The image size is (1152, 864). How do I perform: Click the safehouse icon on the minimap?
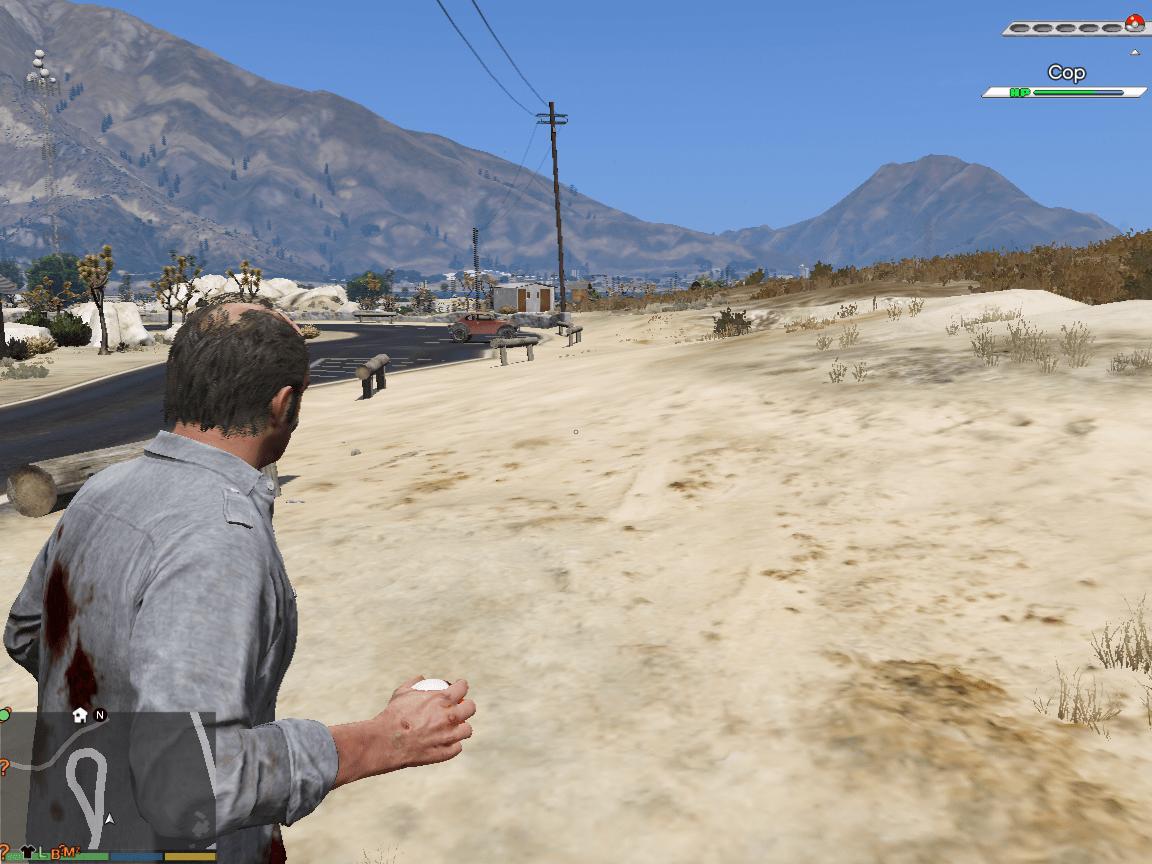tap(80, 715)
